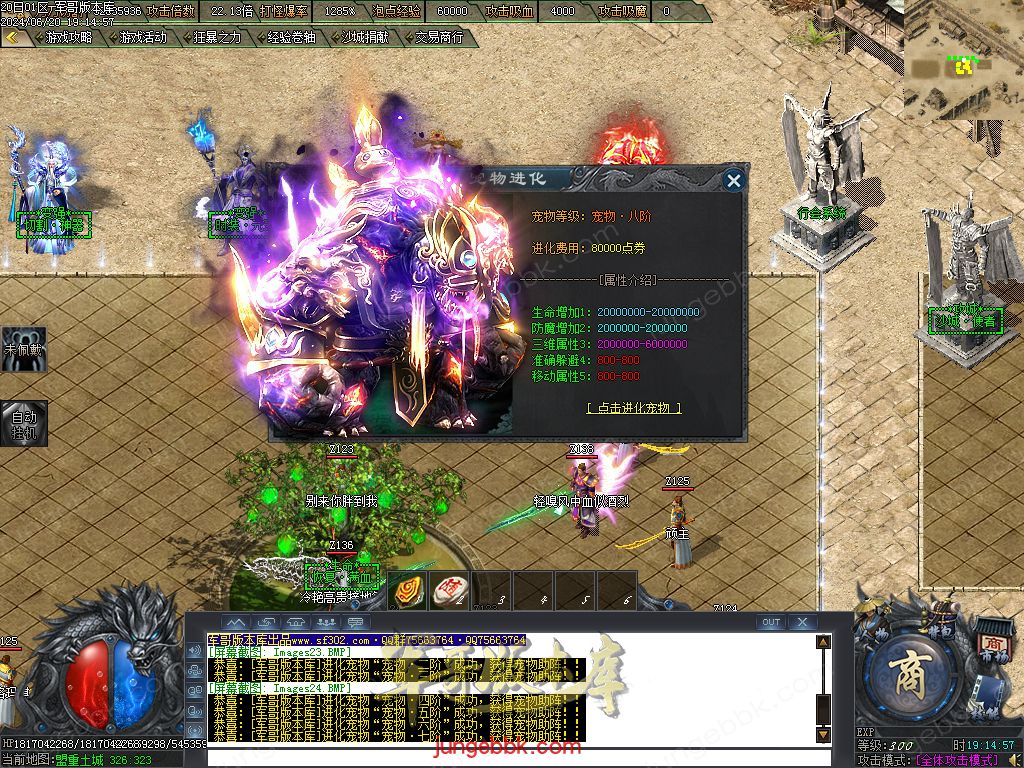Open the minimap
This screenshot has height=768, width=1024.
point(963,62)
